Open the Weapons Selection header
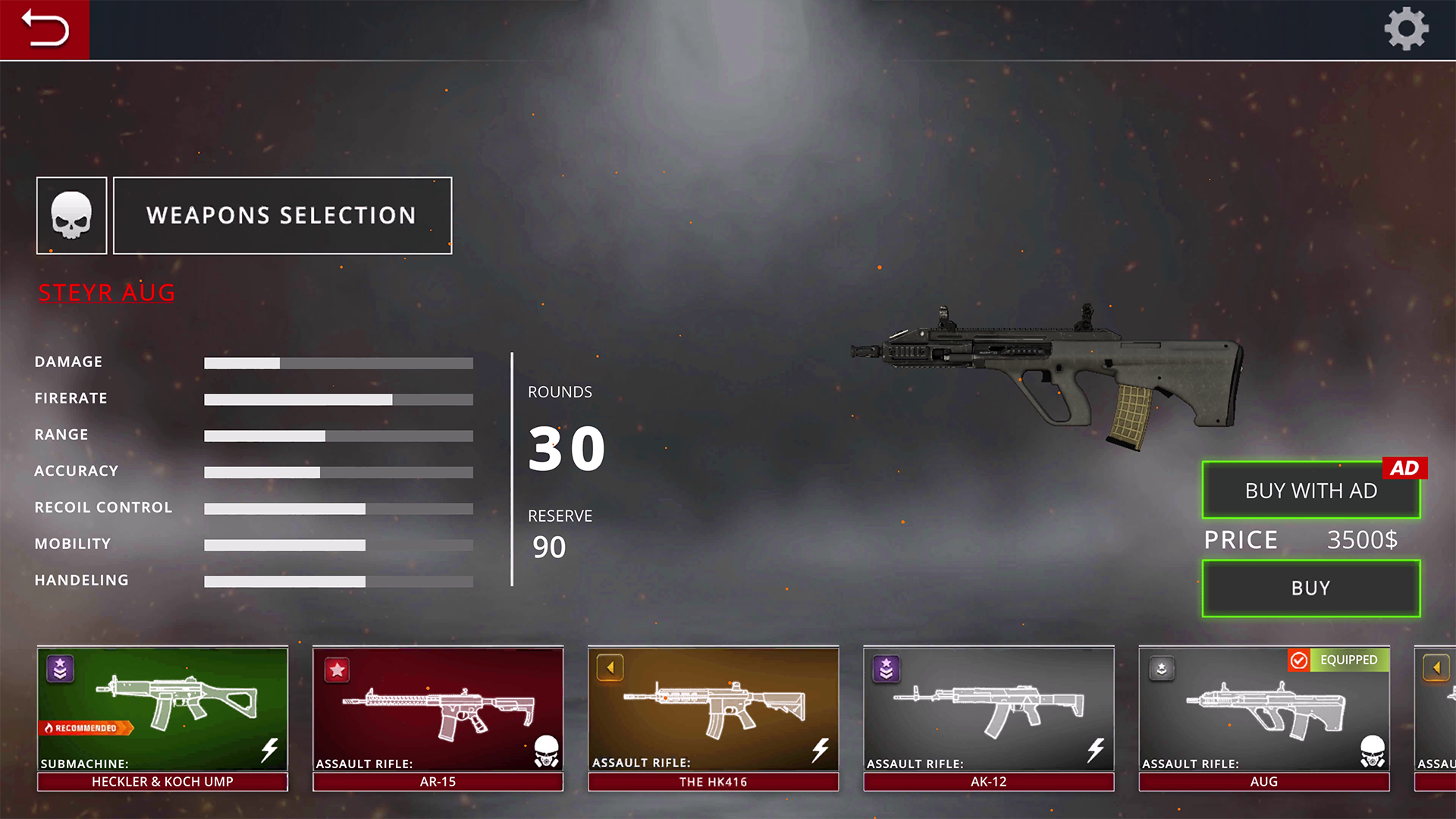This screenshot has width=1456, height=819. pyautogui.click(x=282, y=215)
